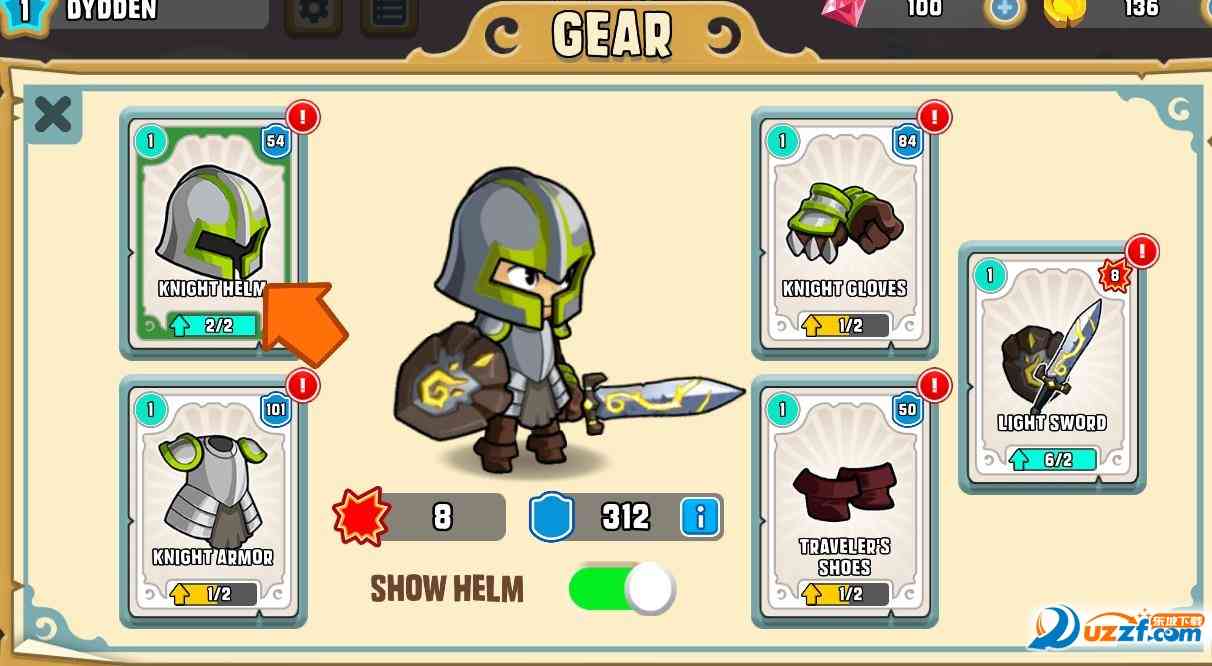Image resolution: width=1212 pixels, height=666 pixels.
Task: Open the list menu icon at the top
Action: pyautogui.click(x=389, y=14)
